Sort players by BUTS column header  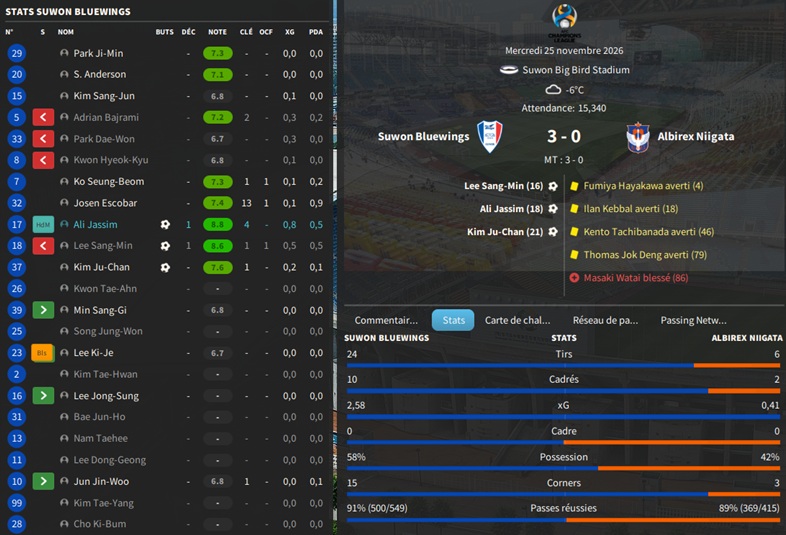pyautogui.click(x=165, y=32)
